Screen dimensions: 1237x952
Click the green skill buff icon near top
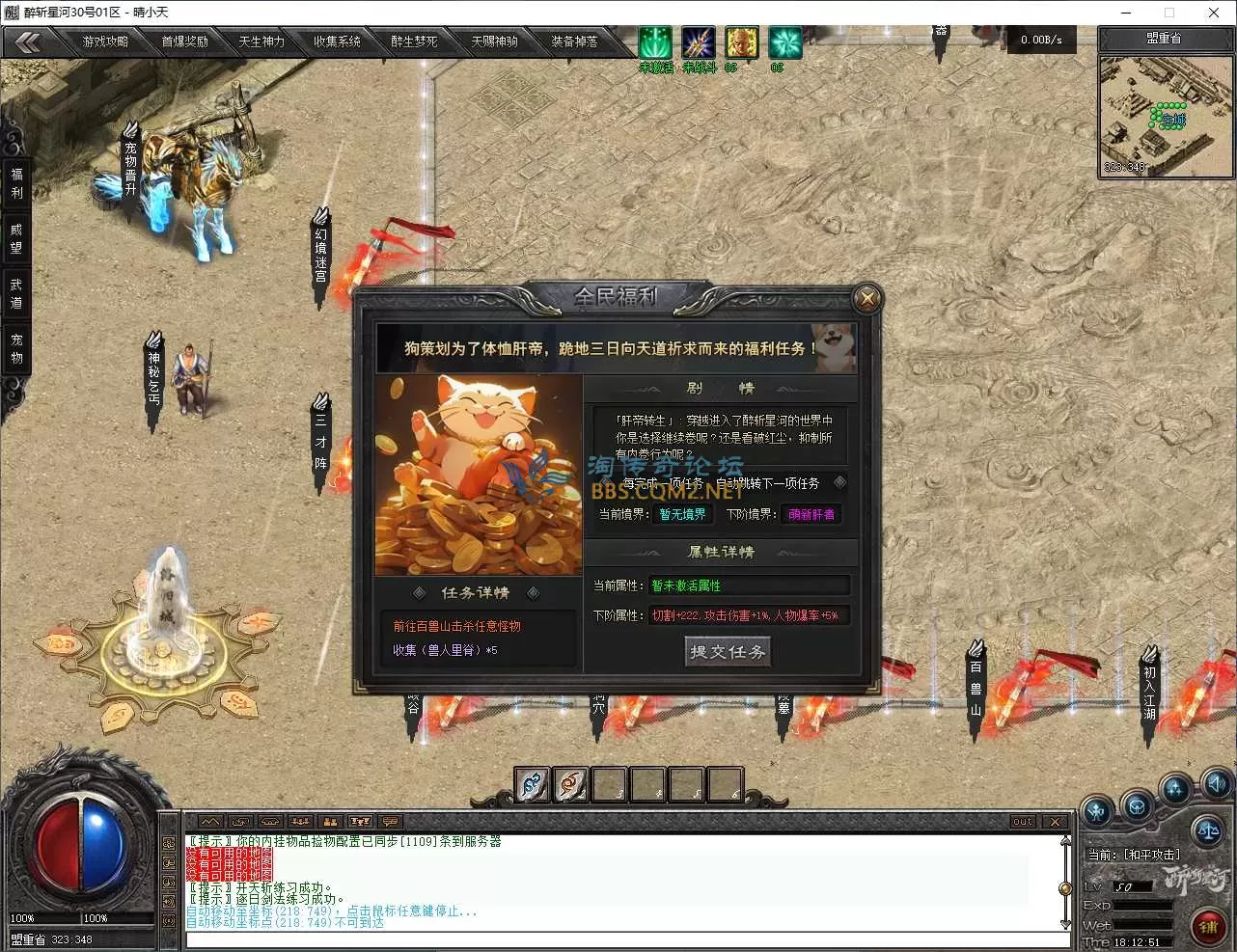[654, 42]
